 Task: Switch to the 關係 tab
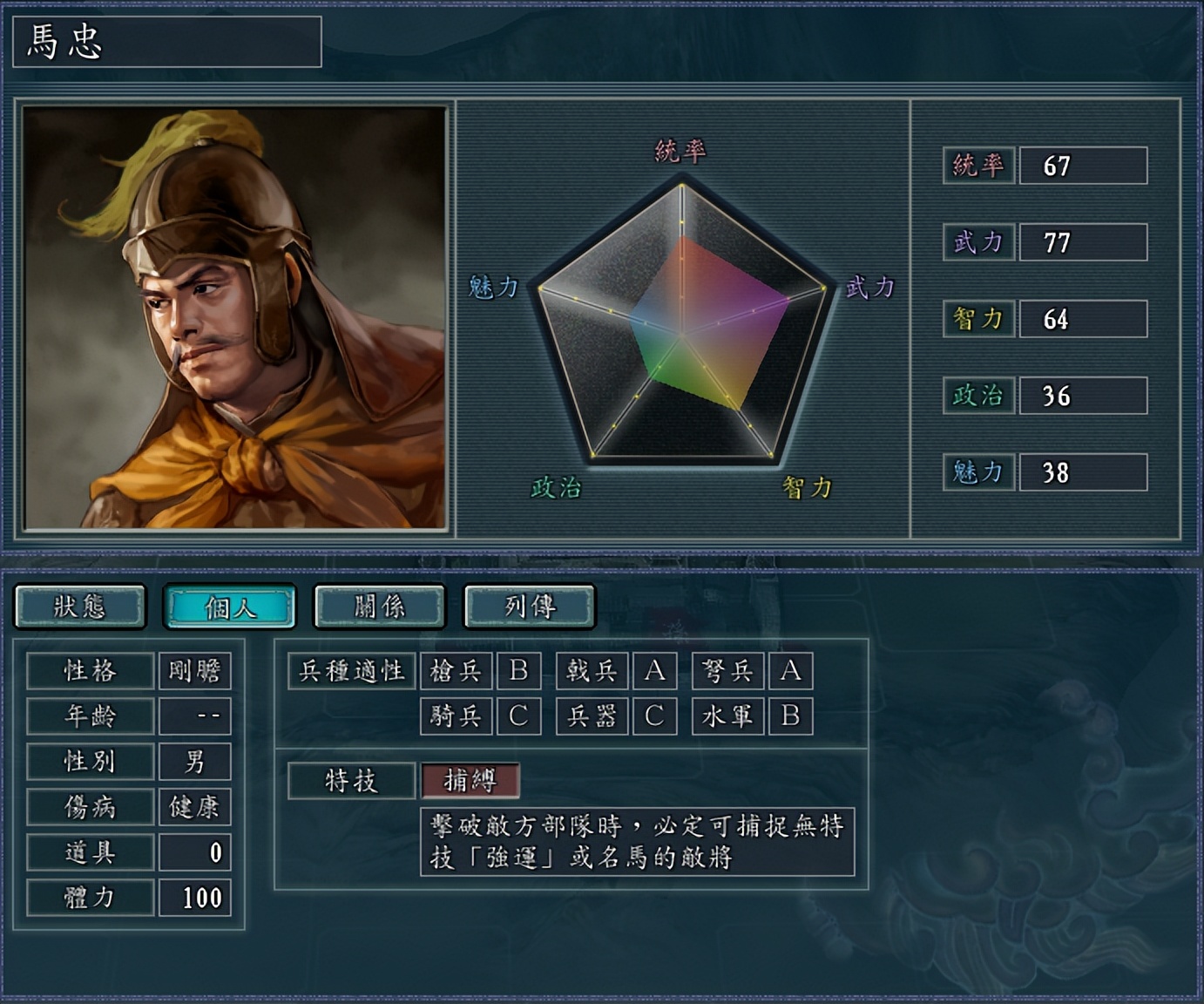click(x=378, y=607)
